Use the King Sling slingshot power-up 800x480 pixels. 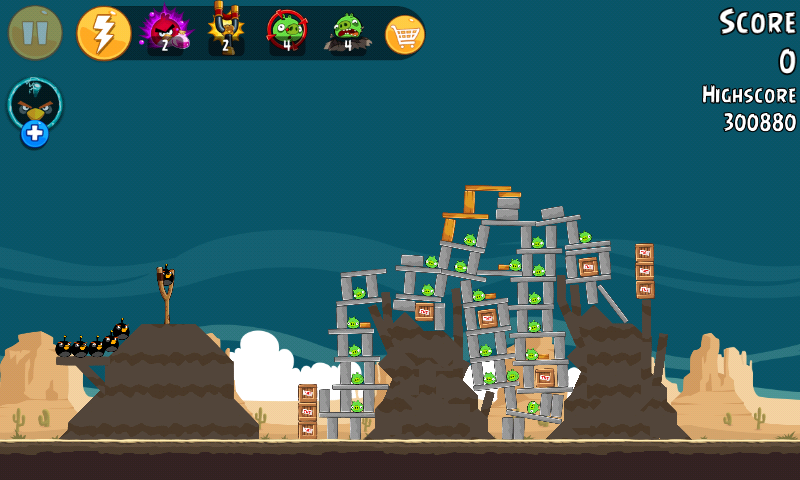click(x=226, y=30)
